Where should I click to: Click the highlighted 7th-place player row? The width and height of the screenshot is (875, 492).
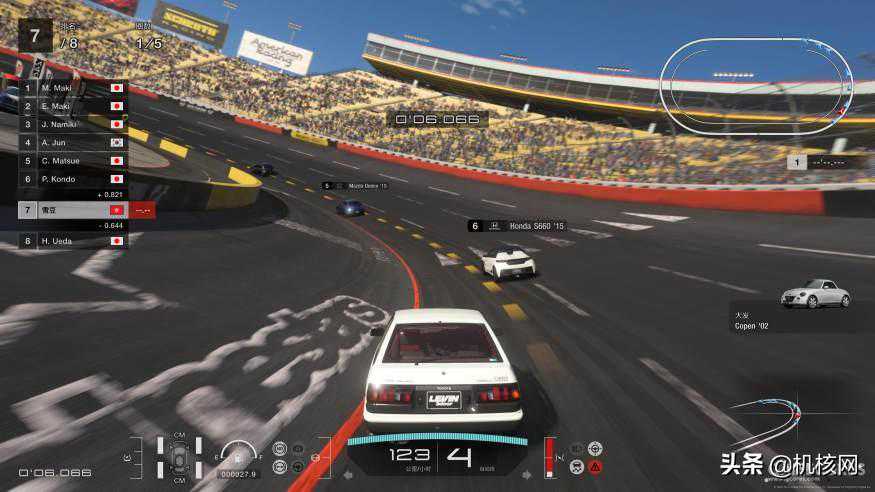pyautogui.click(x=75, y=210)
